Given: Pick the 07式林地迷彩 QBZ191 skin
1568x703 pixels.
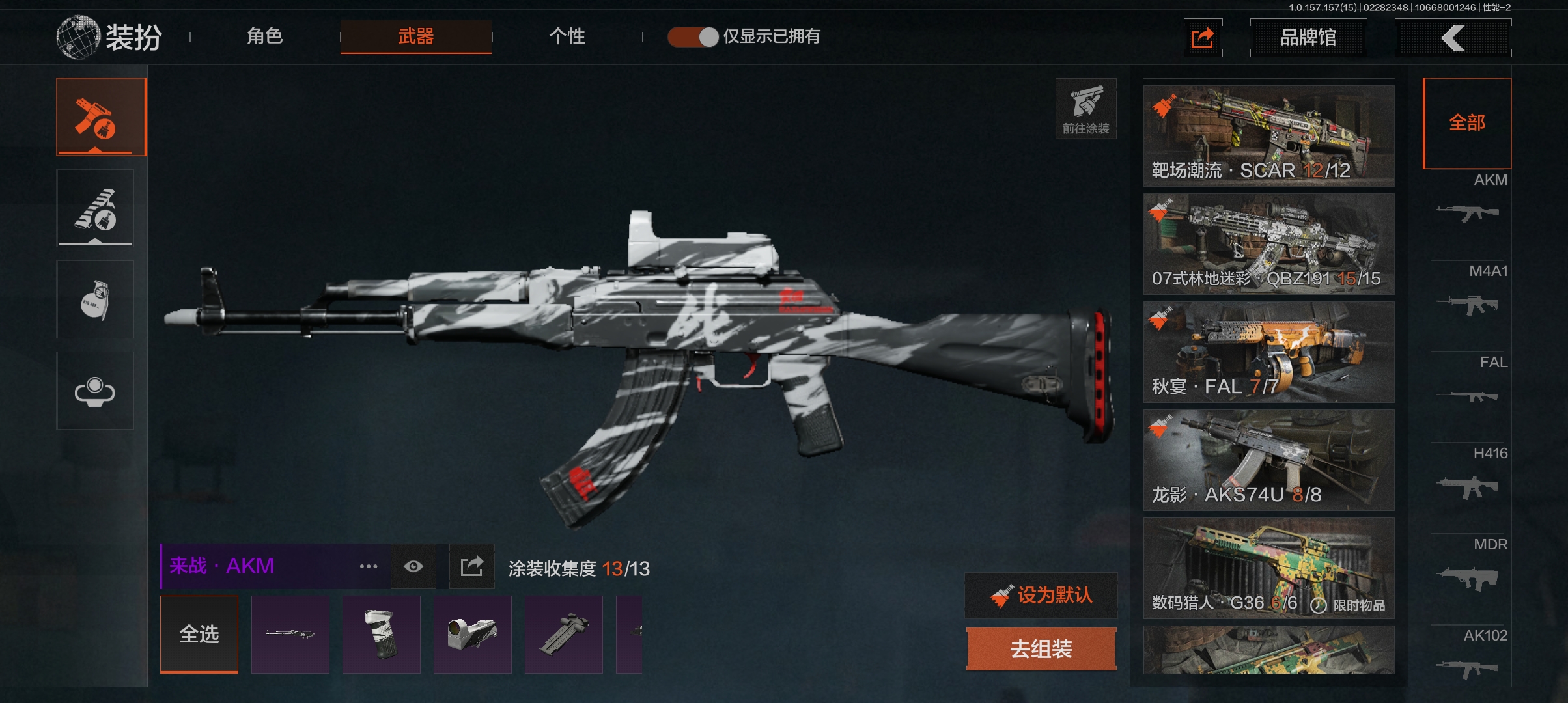Looking at the screenshot, I should click(1268, 243).
